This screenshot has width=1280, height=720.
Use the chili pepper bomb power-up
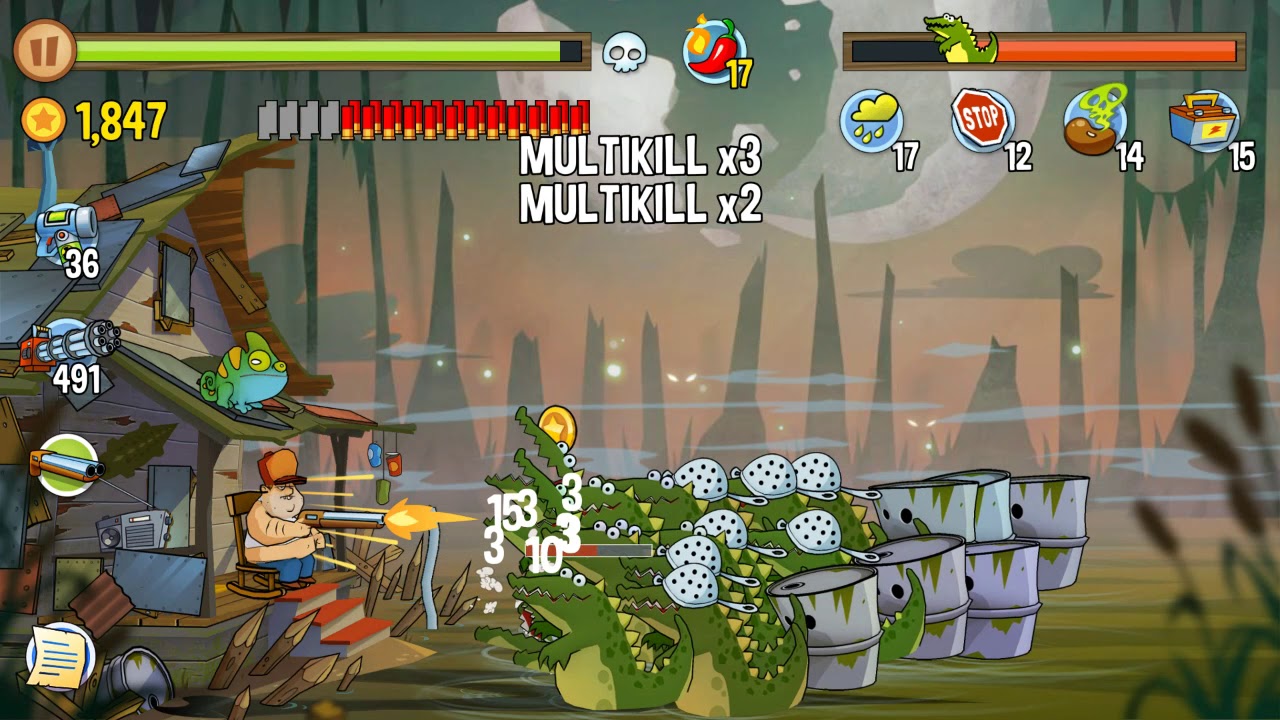point(714,50)
